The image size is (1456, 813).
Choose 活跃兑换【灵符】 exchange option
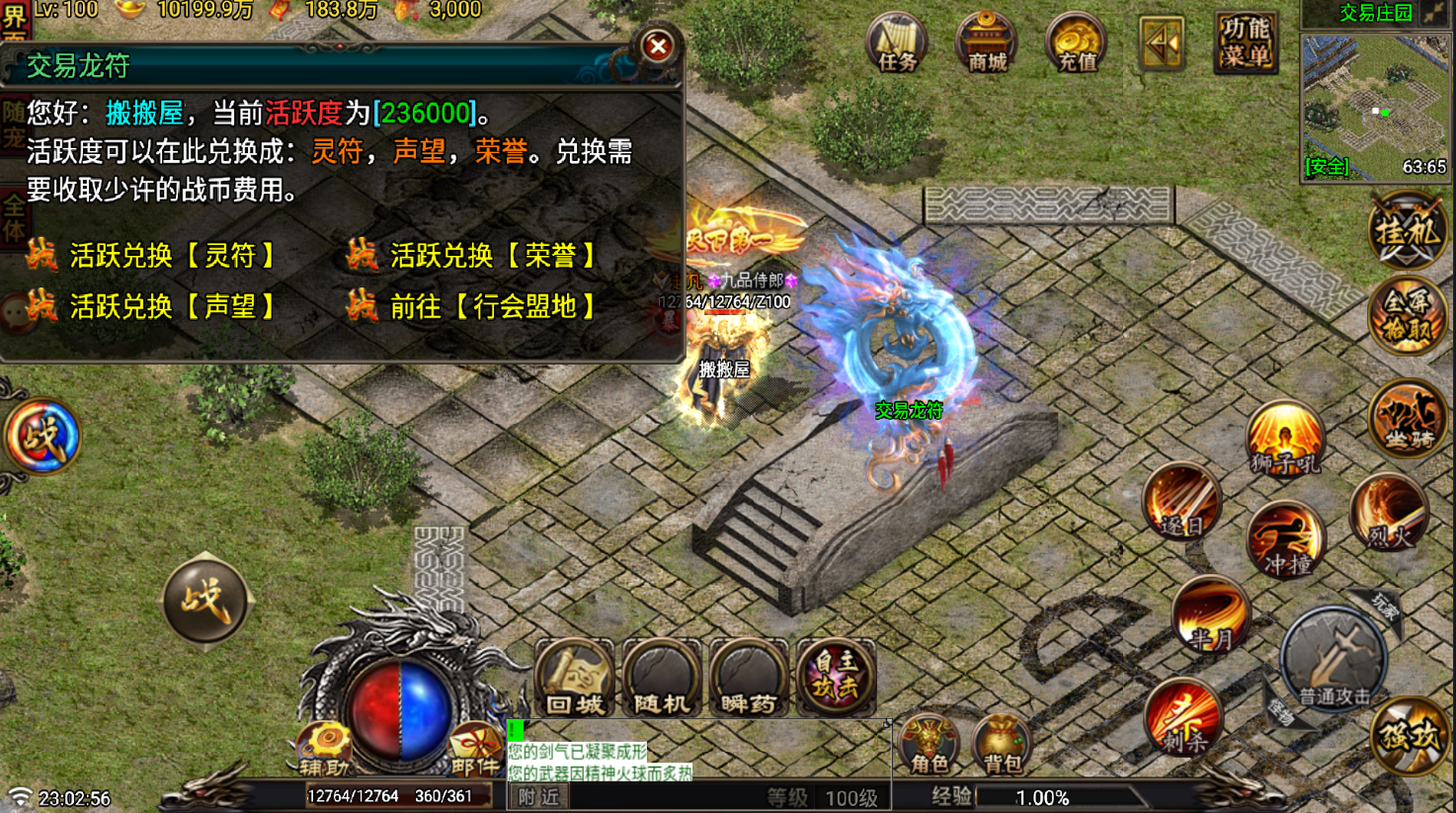click(x=172, y=255)
